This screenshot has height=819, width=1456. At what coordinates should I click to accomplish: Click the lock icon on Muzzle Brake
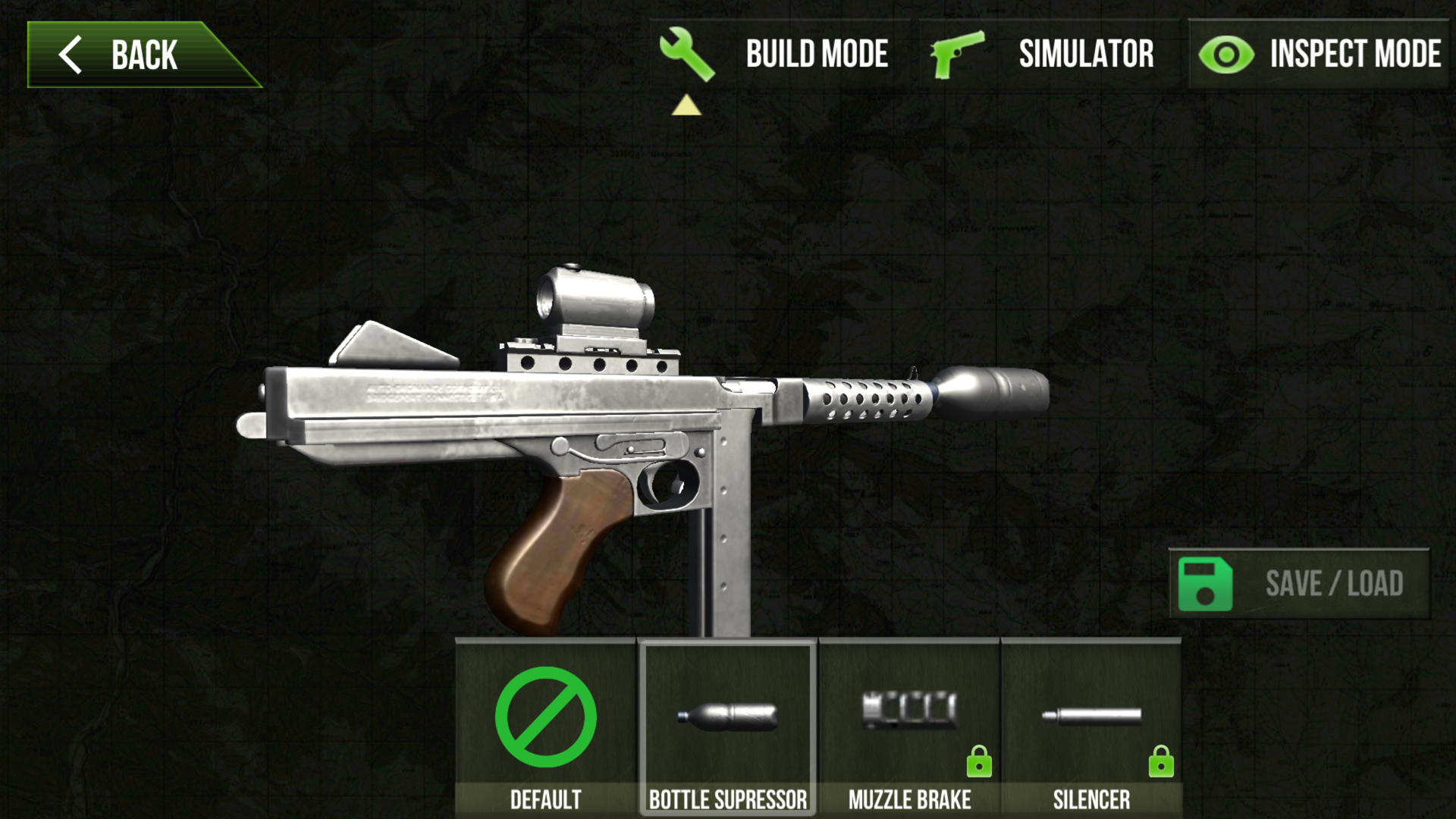pyautogui.click(x=980, y=762)
